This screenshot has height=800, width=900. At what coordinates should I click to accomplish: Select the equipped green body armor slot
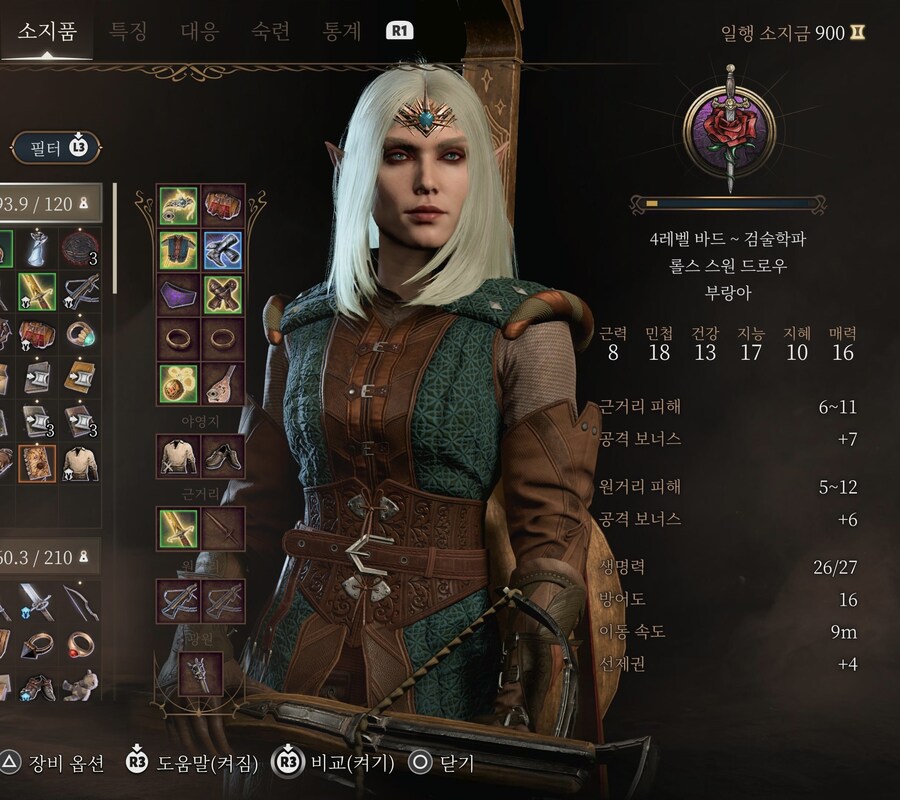(179, 250)
